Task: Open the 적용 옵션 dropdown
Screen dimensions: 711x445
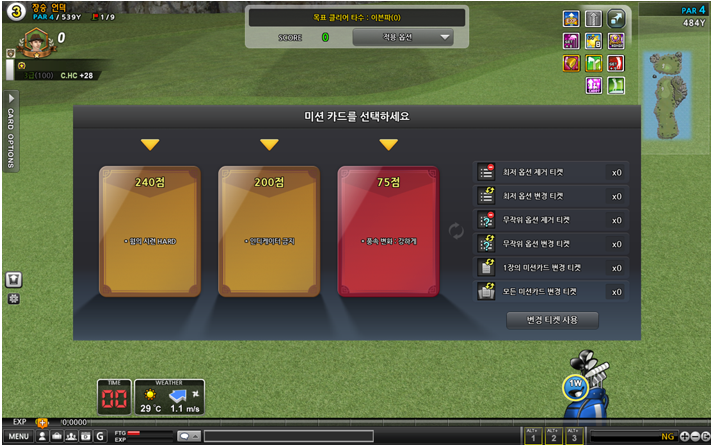Action: (403, 37)
